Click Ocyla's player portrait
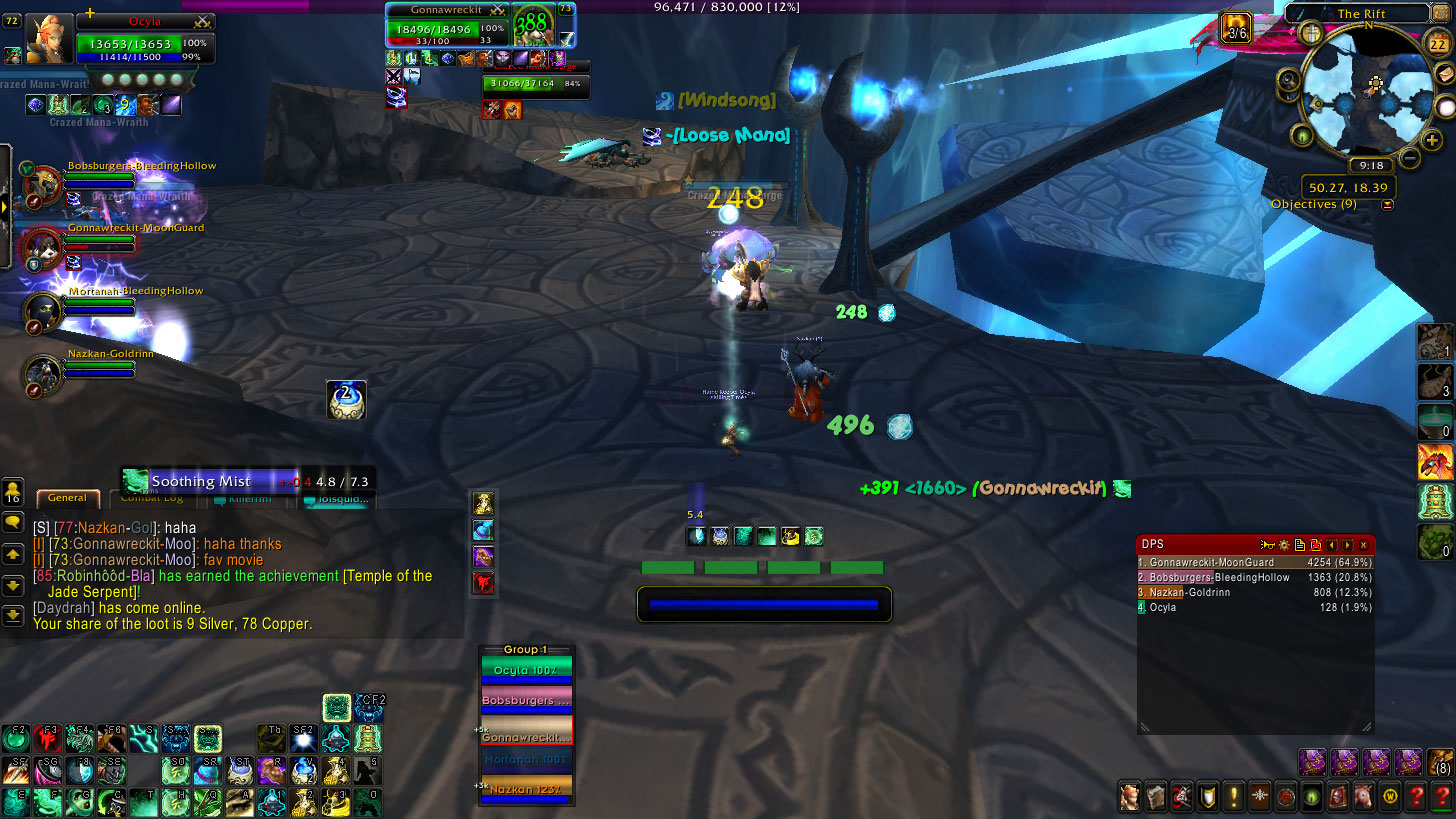 49,39
